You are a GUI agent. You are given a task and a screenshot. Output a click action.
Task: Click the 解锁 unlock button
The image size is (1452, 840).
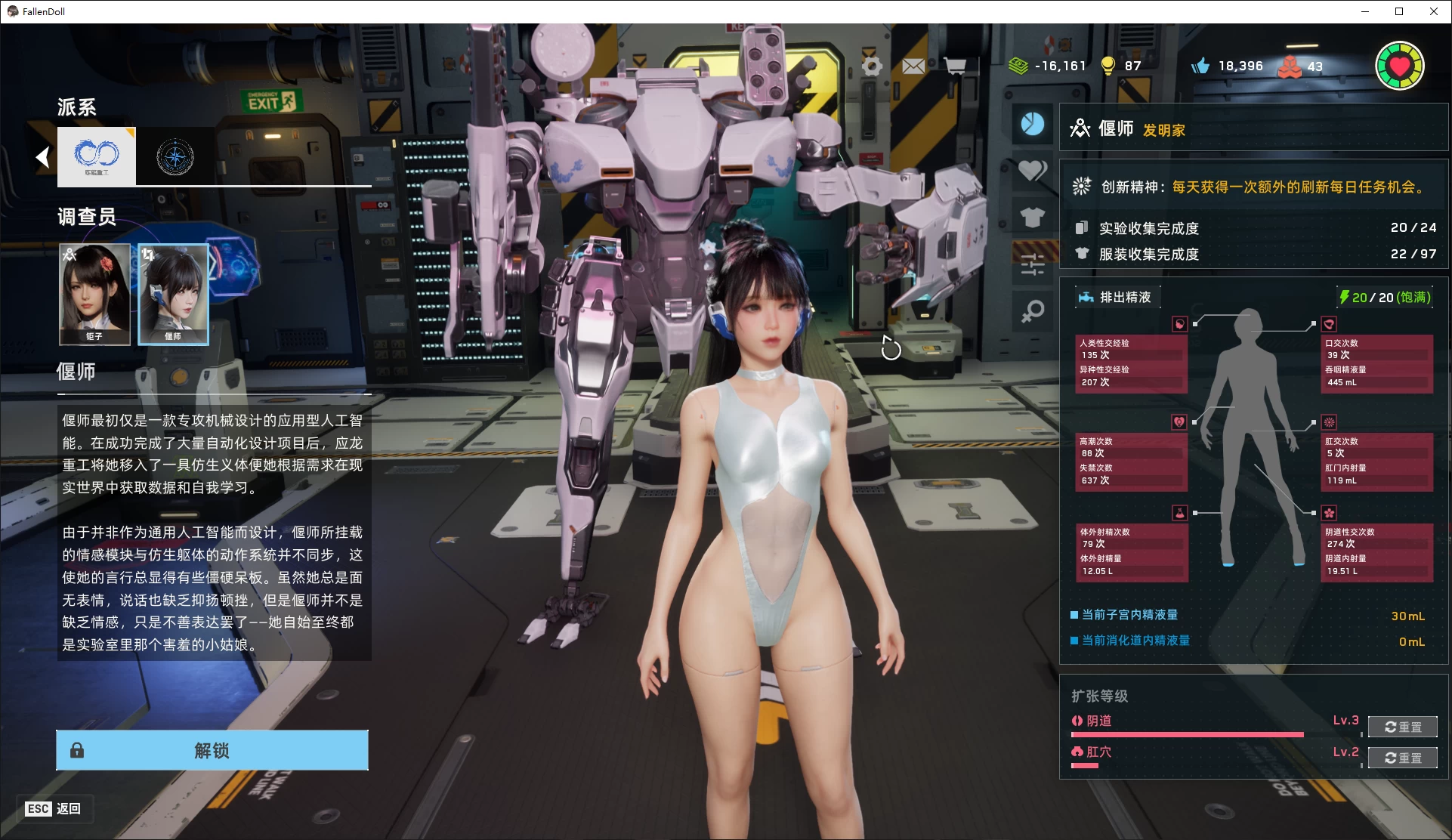tap(212, 750)
